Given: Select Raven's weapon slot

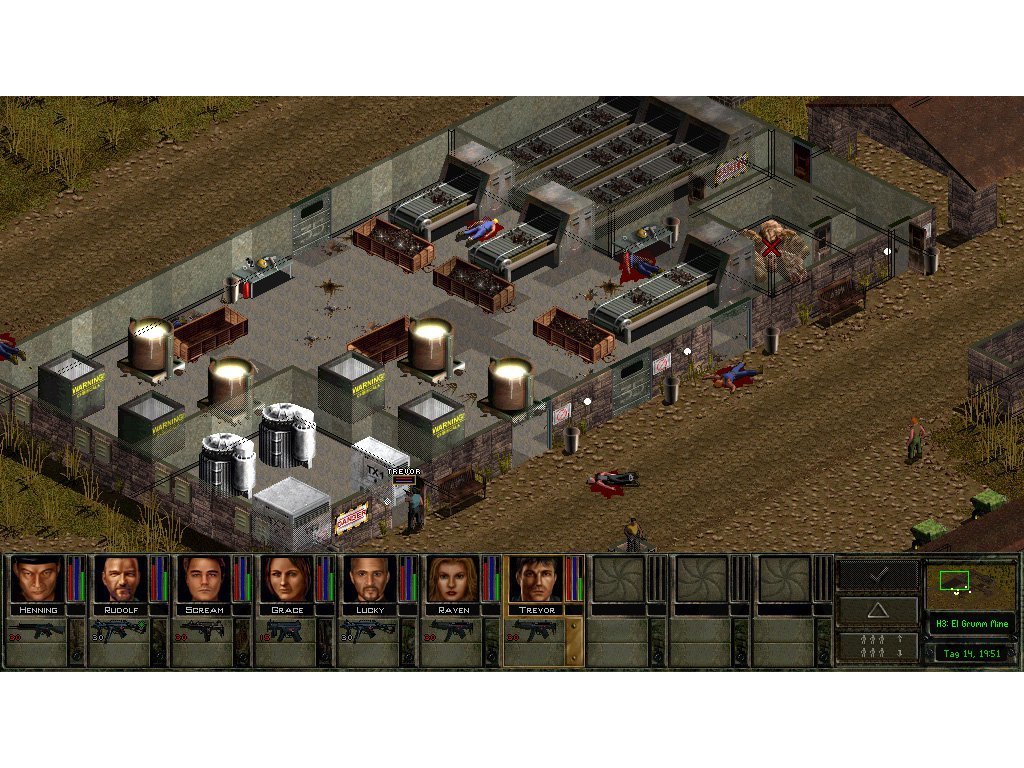Looking at the screenshot, I should coord(452,632).
